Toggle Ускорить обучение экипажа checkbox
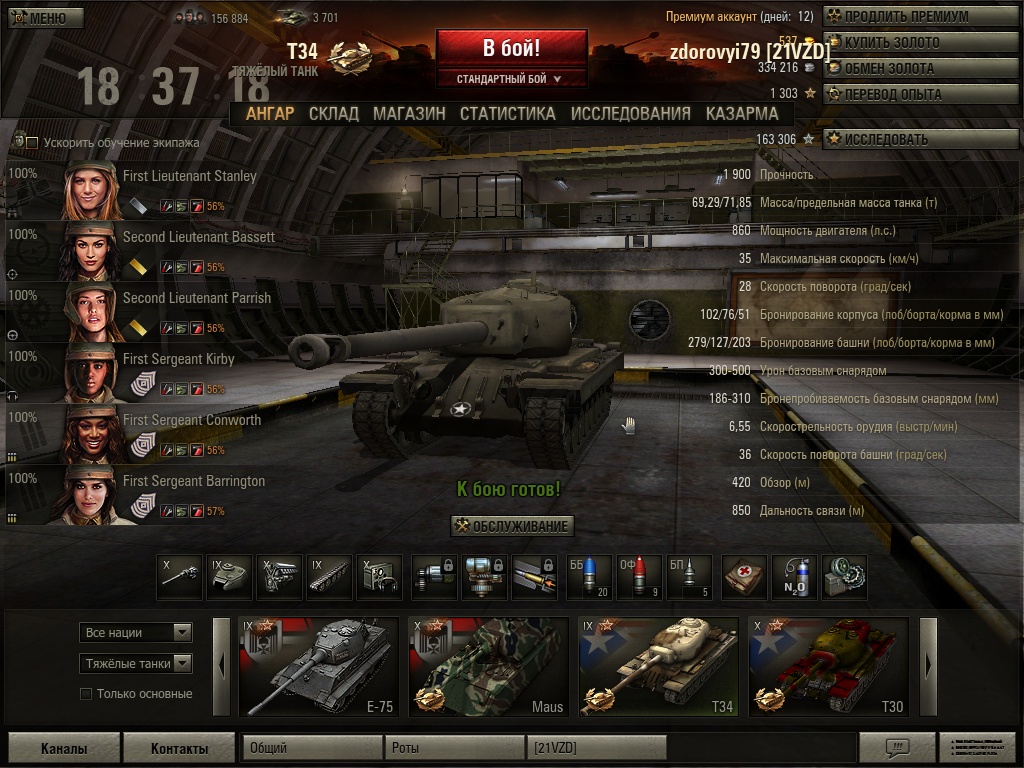 point(32,143)
